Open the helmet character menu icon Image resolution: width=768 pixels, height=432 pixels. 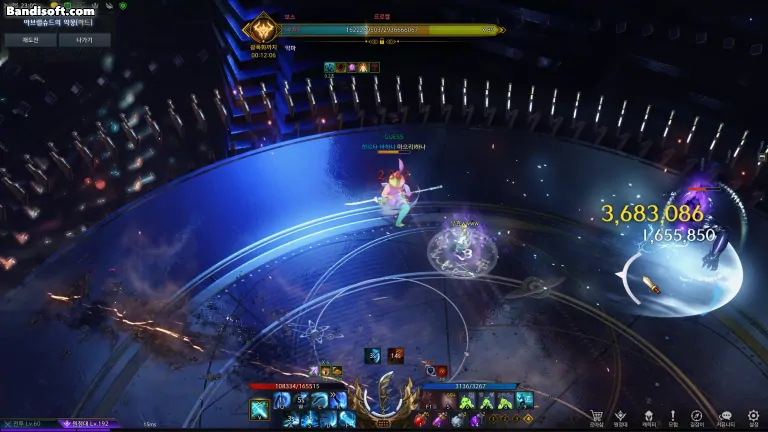(647, 415)
